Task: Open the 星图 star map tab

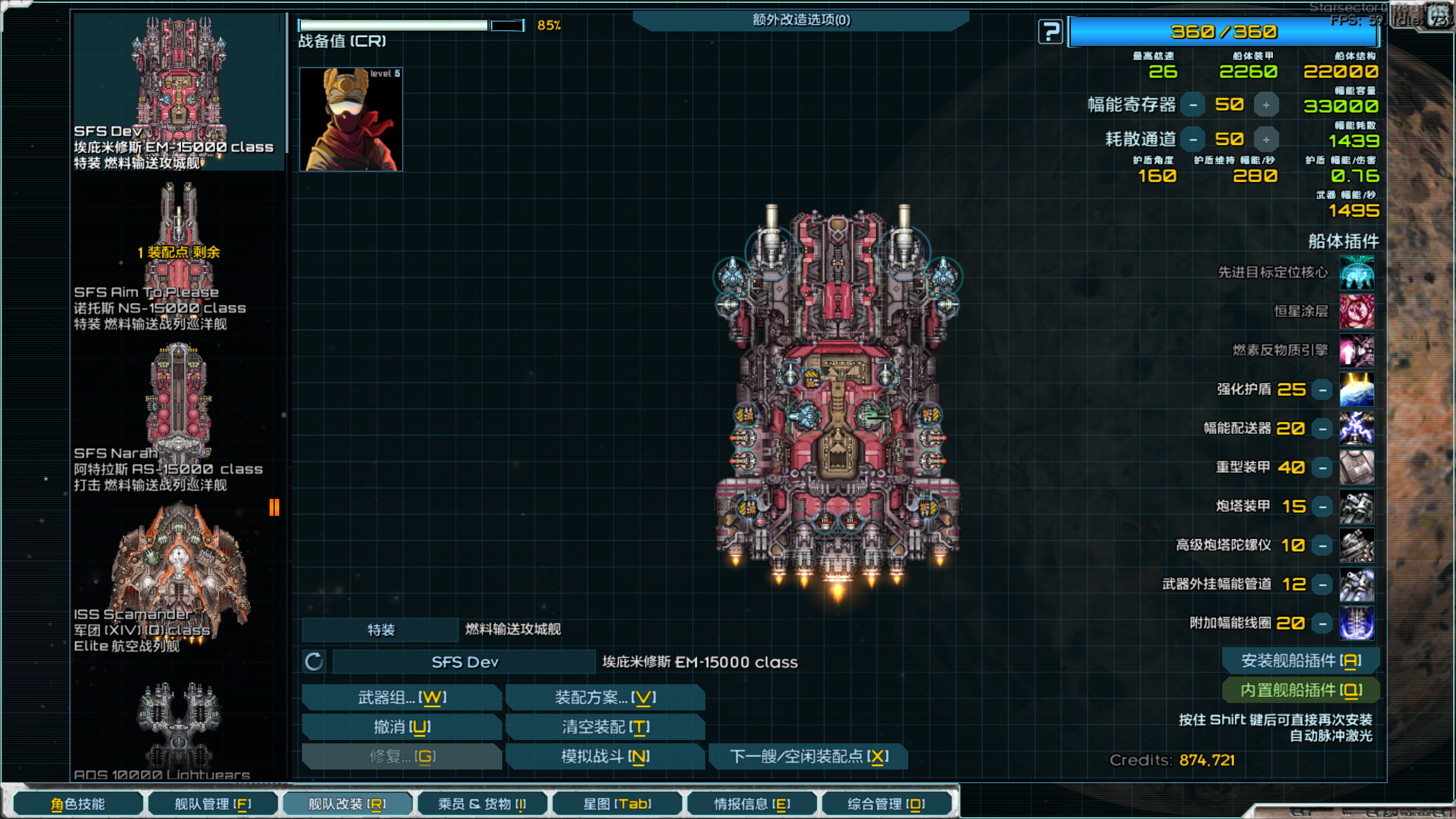Action: pos(617,804)
